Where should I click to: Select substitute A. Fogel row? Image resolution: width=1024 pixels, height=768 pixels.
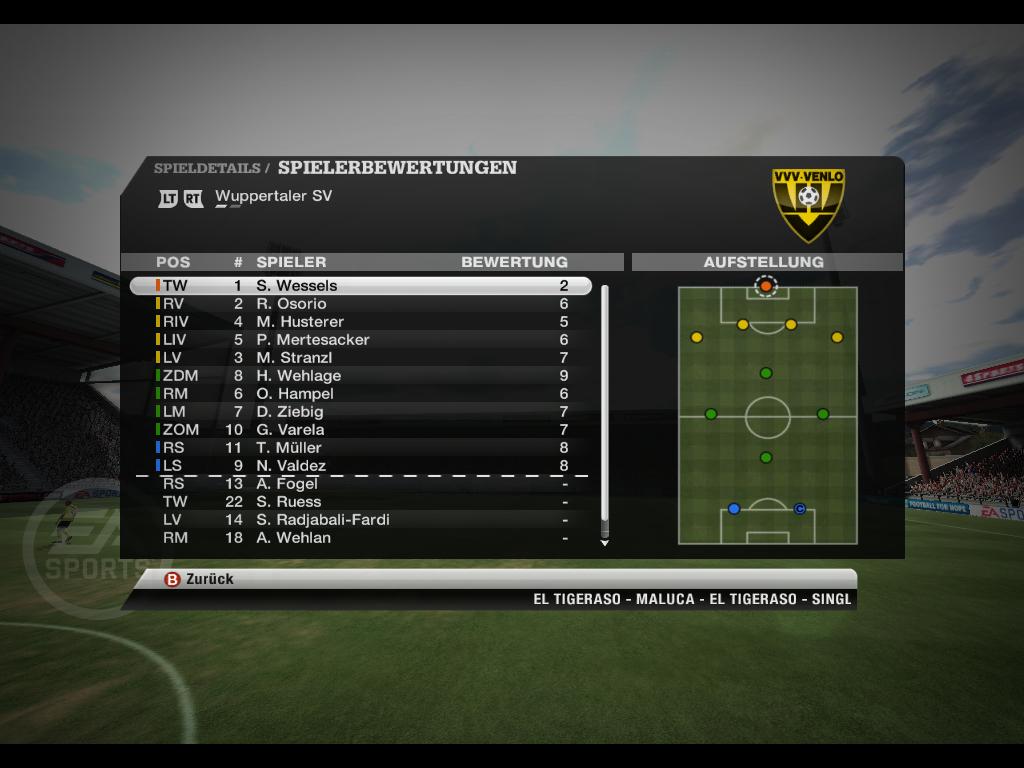click(x=360, y=484)
